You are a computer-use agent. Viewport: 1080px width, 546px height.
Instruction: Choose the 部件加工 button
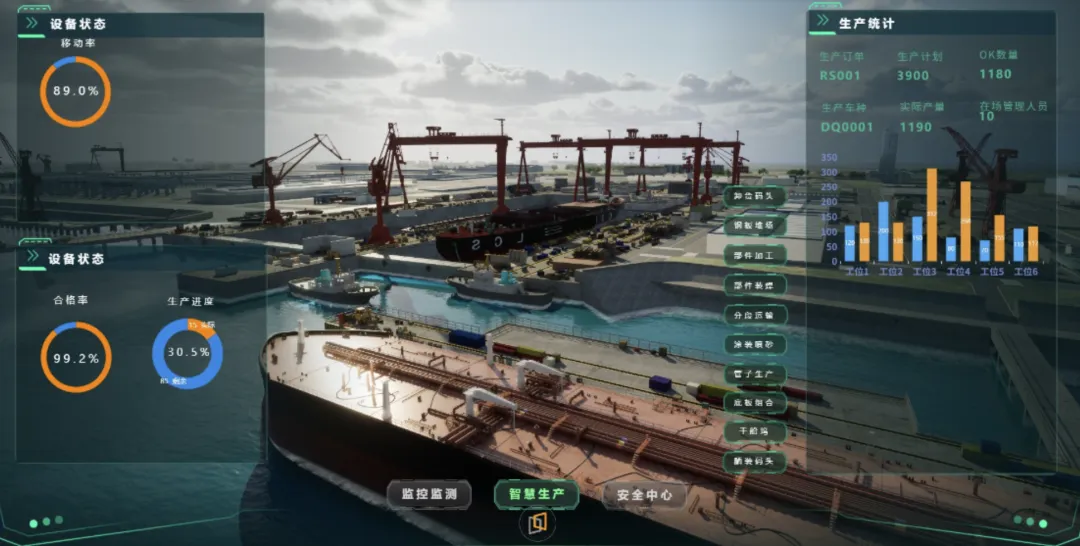point(754,255)
